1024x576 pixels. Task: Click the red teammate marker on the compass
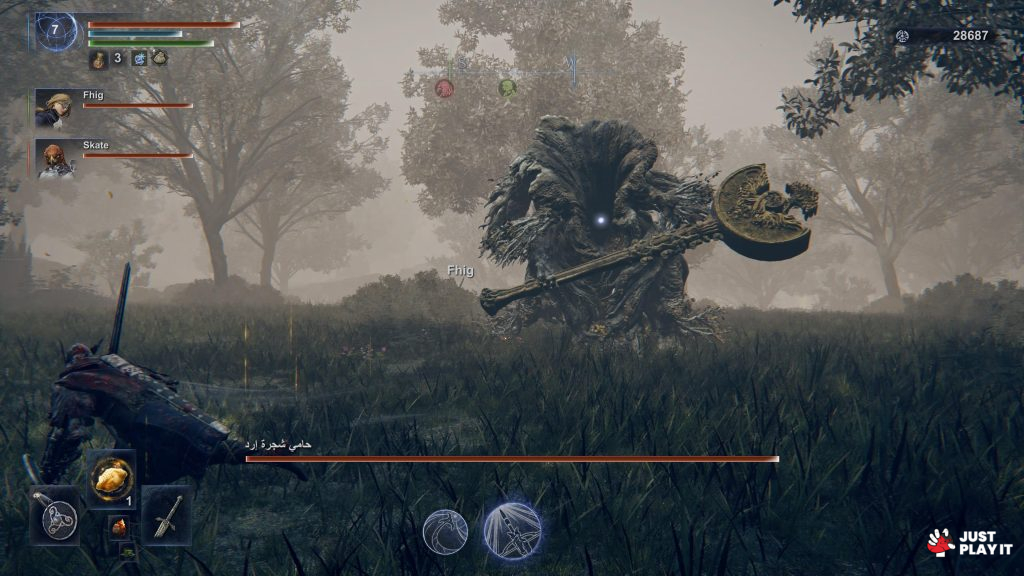click(x=444, y=89)
